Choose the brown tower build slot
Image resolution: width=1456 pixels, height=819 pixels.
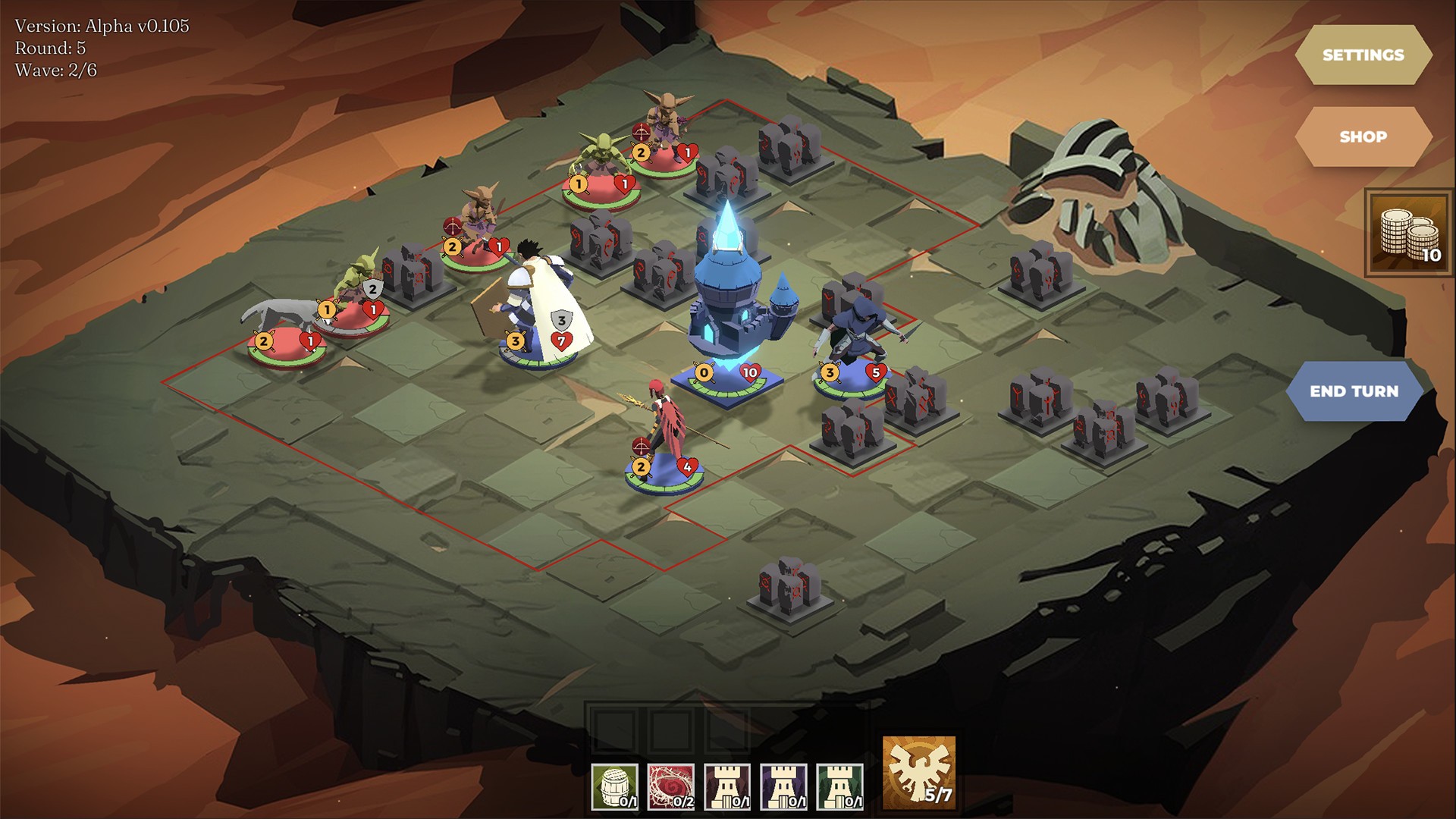coord(727,786)
